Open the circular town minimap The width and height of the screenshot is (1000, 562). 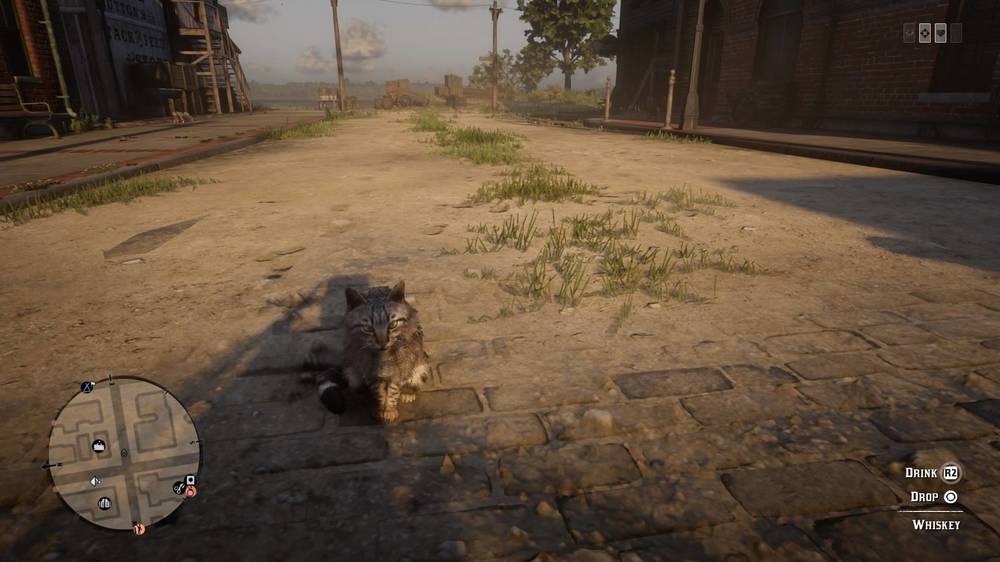coord(124,453)
